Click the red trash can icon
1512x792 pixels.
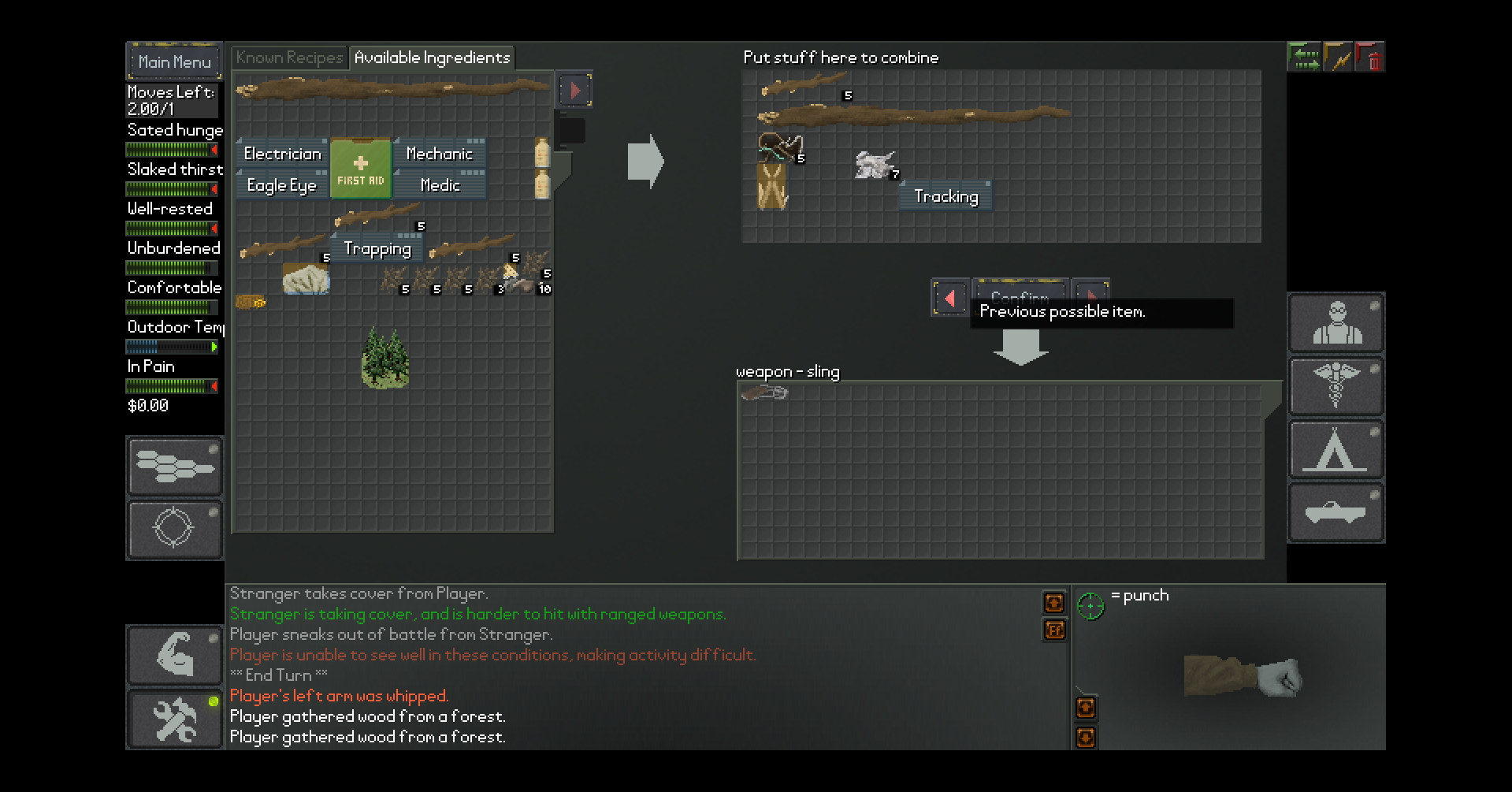1372,58
